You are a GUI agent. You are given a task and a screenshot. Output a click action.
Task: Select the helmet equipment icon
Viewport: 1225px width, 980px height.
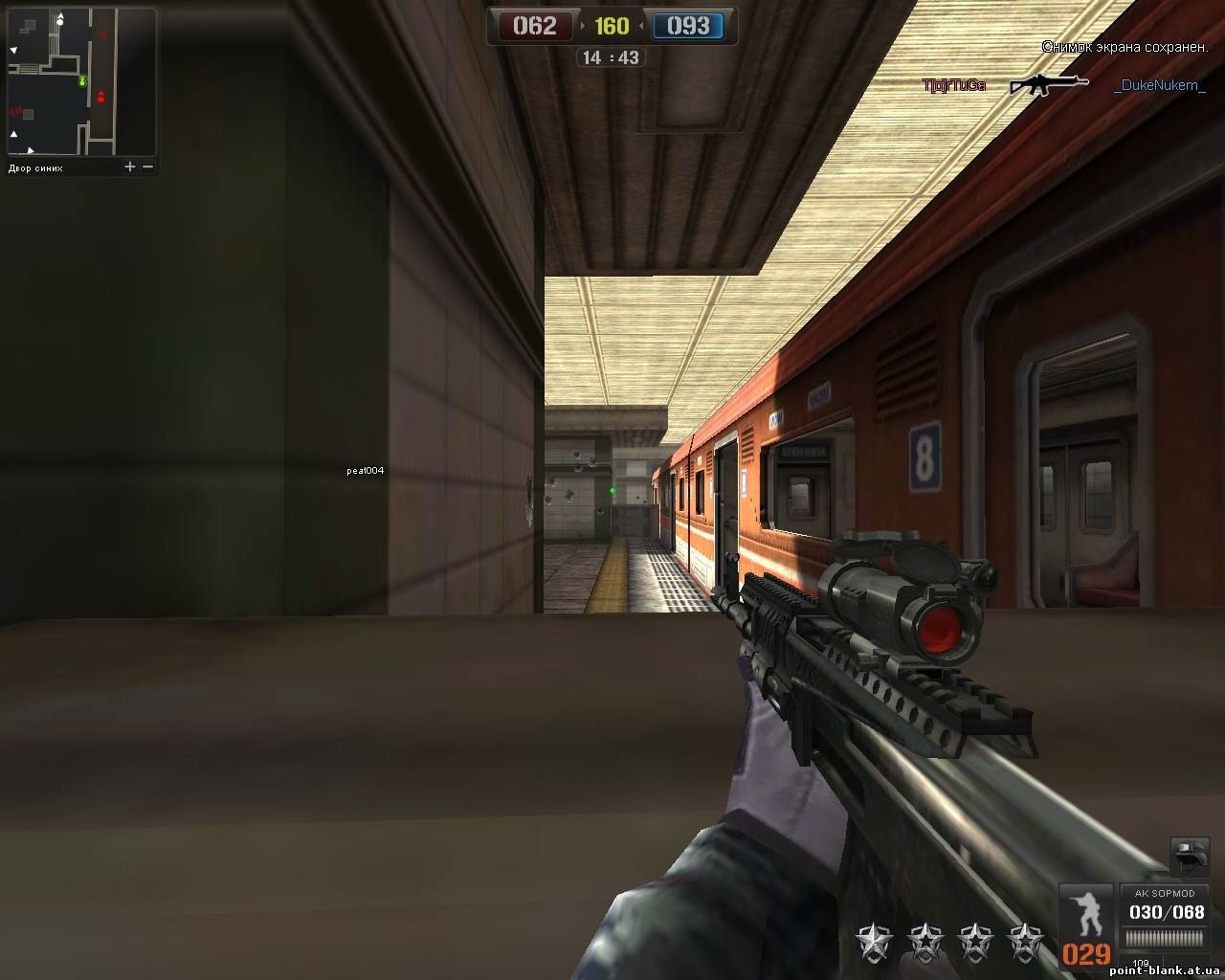coord(1188,854)
